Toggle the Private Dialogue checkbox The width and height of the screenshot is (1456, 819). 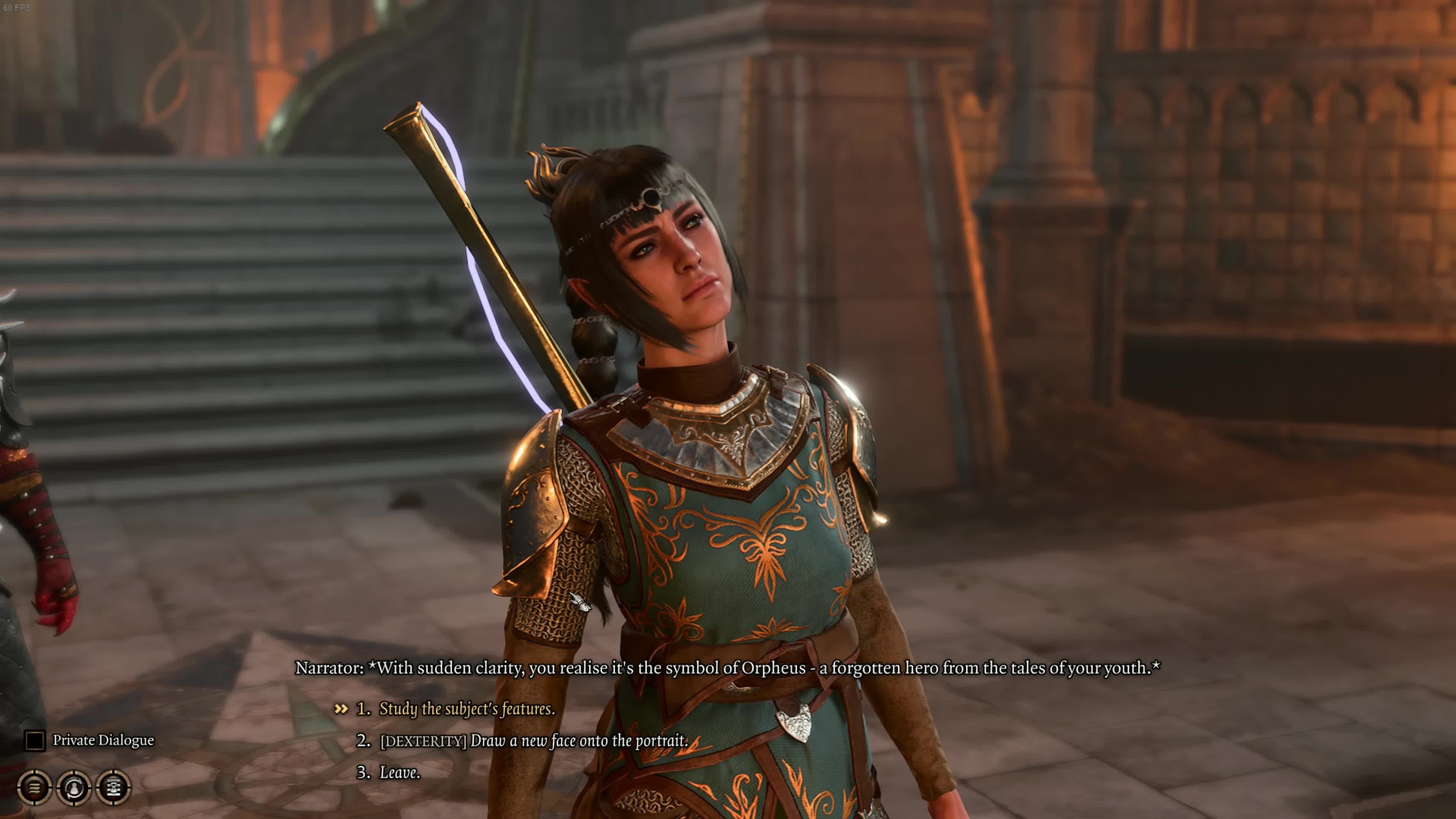click(35, 741)
